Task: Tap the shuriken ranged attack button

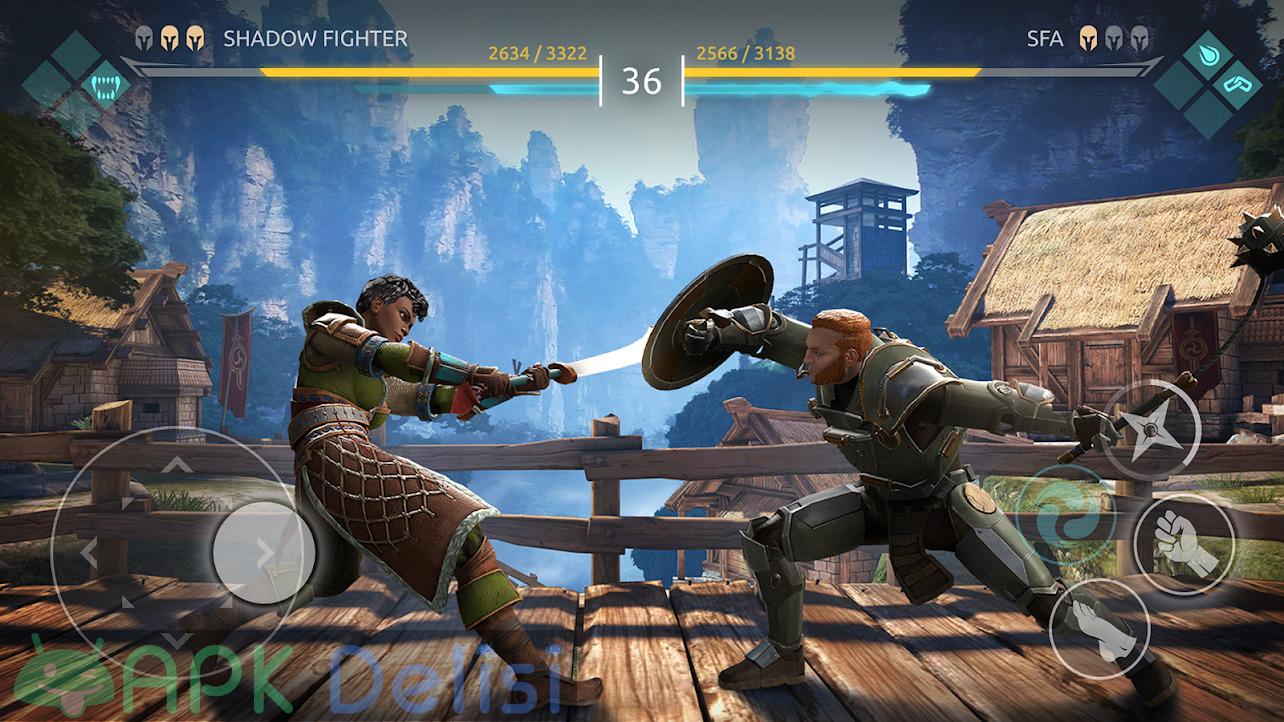Action: click(x=1151, y=430)
